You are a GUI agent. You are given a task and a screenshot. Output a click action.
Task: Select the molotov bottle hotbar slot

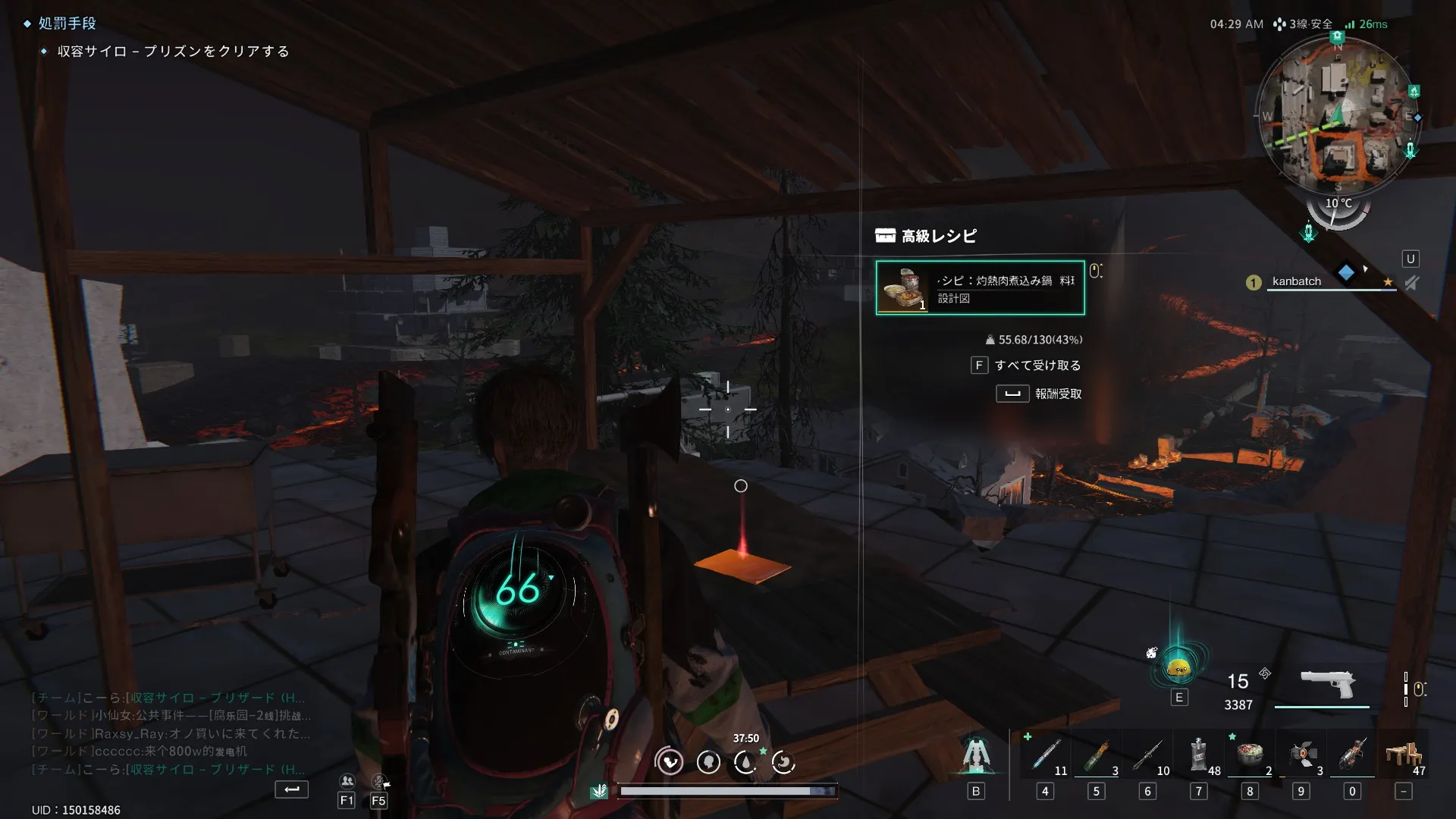click(x=1097, y=755)
